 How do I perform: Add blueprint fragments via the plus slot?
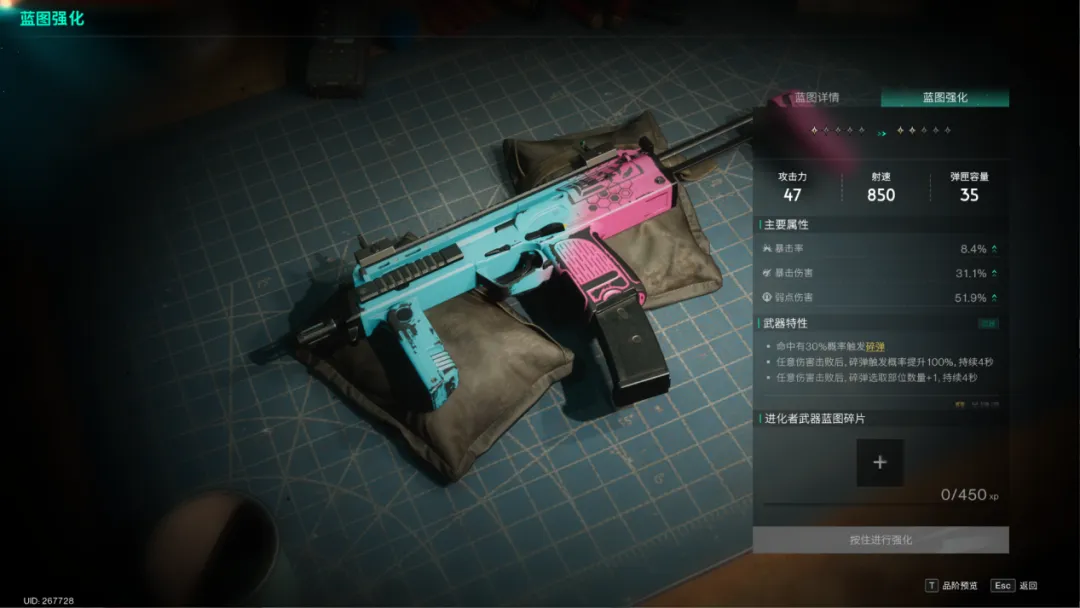pyautogui.click(x=880, y=463)
